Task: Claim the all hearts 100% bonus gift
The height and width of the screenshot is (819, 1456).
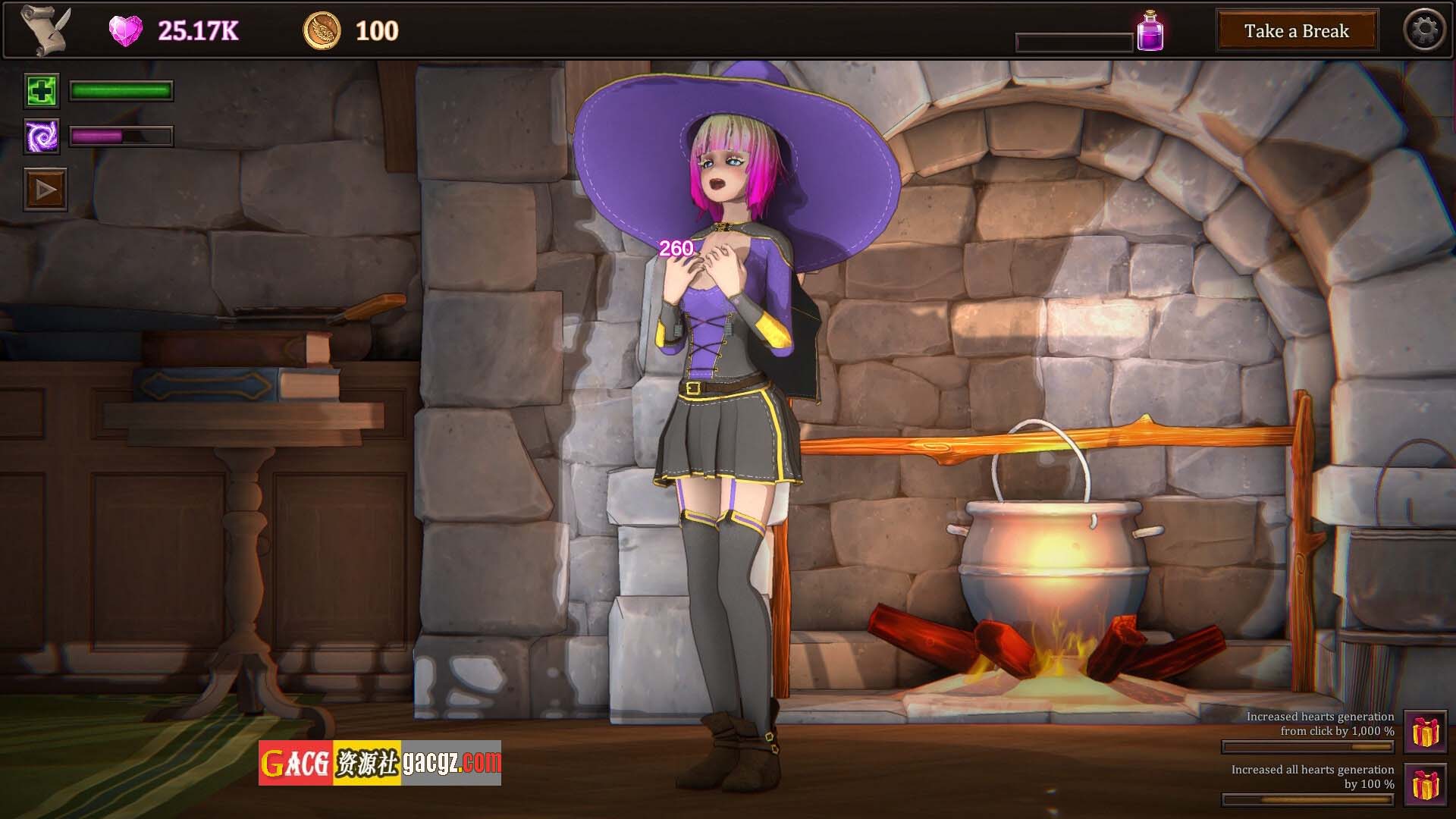Action: (1425, 785)
